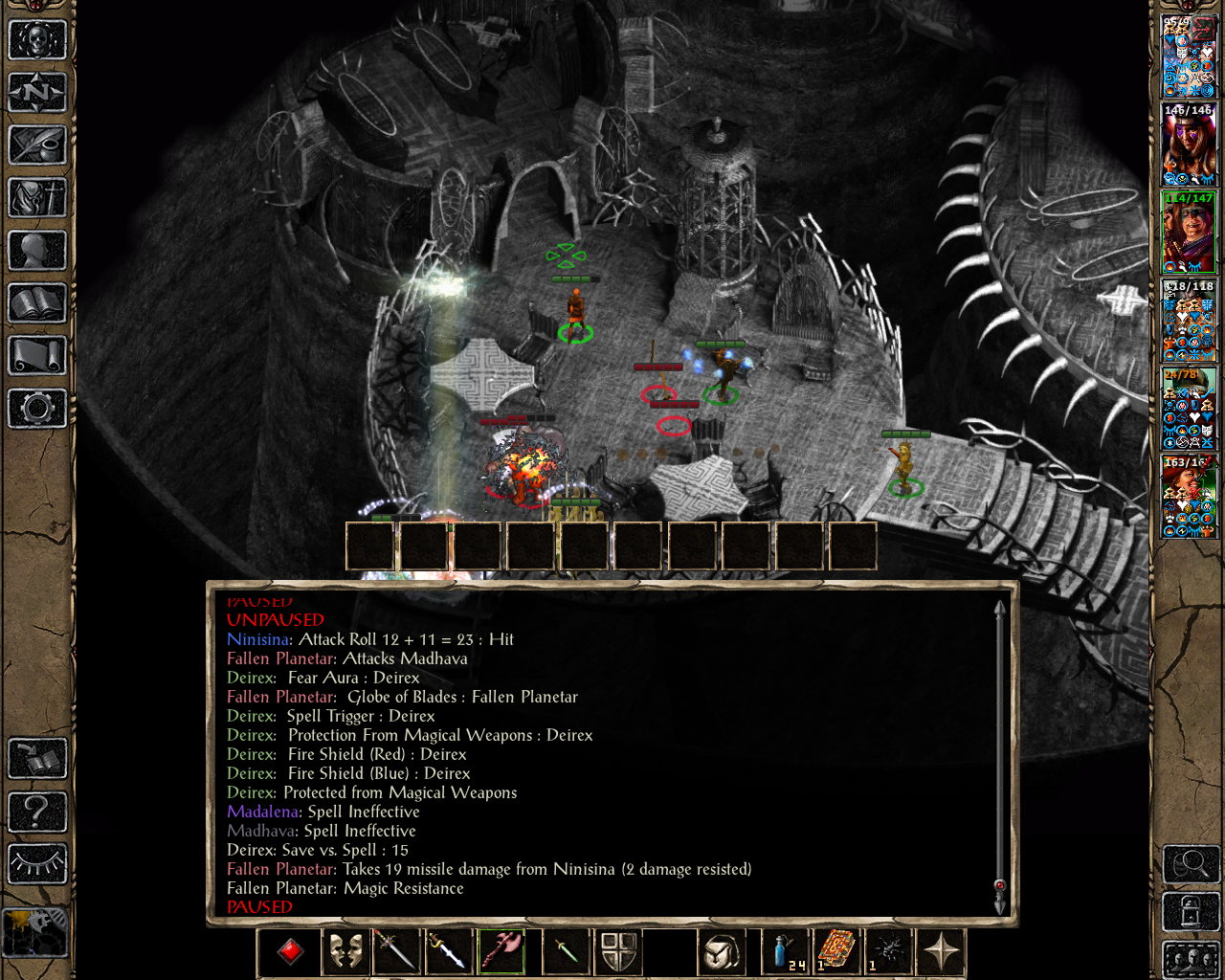Open the mage spellbook button
1225x980 pixels.
pyautogui.click(x=37, y=303)
